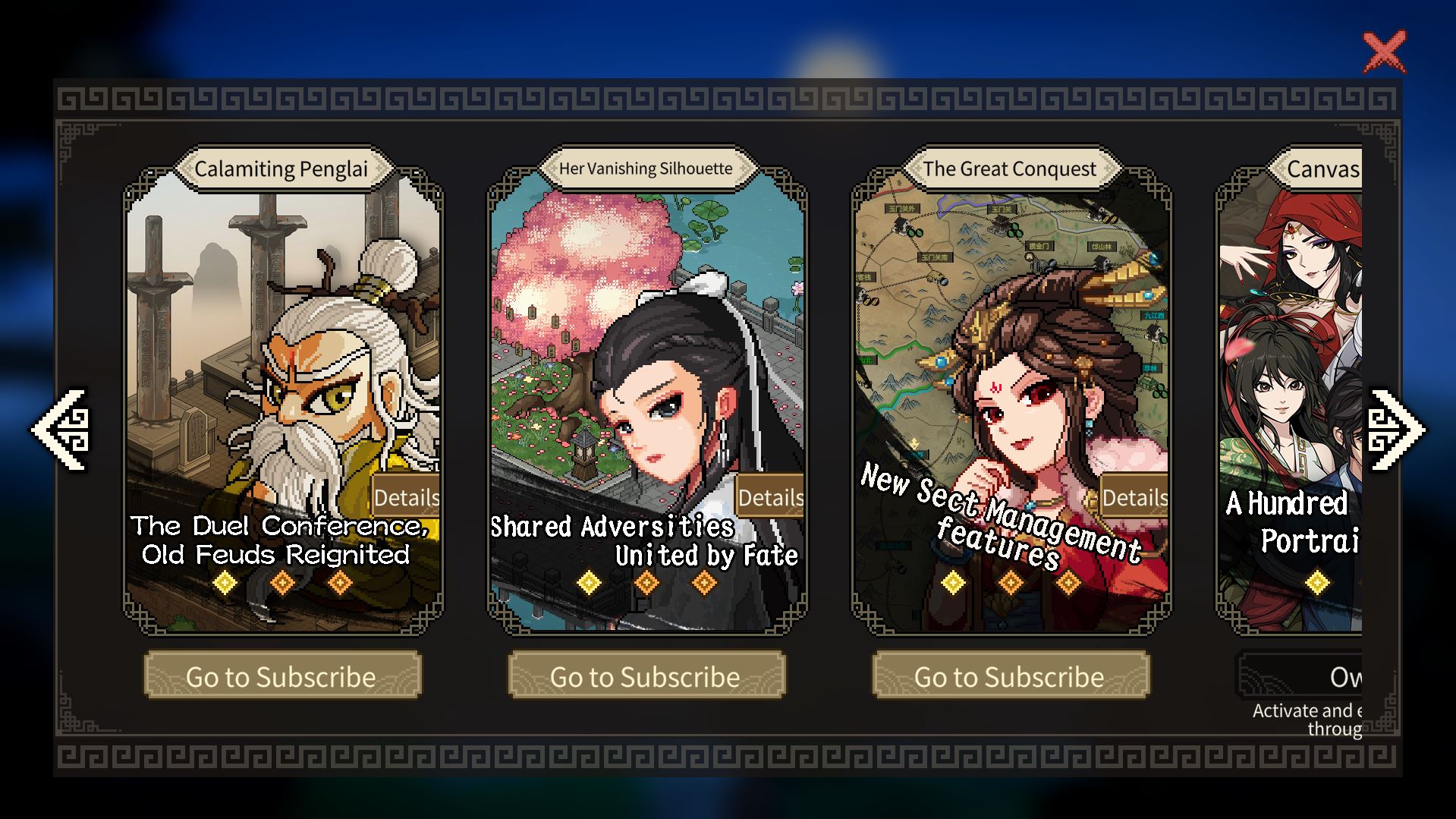1456x819 pixels.
Task: Open the Her Vanishing Silhouette card image
Action: click(646, 342)
